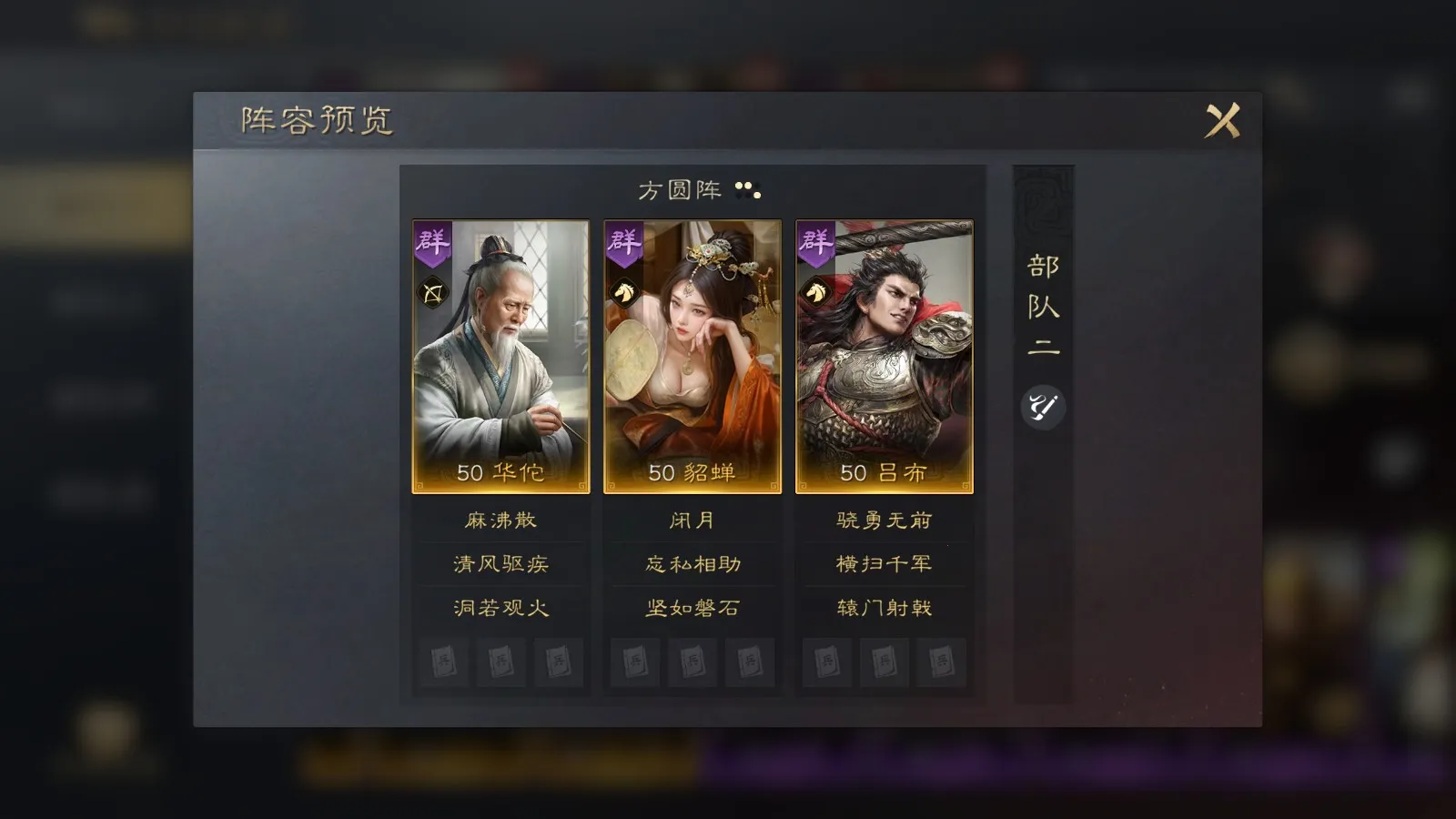1456x819 pixels.
Task: Select the bow weapon icon on 华佗's card
Action: (434, 291)
